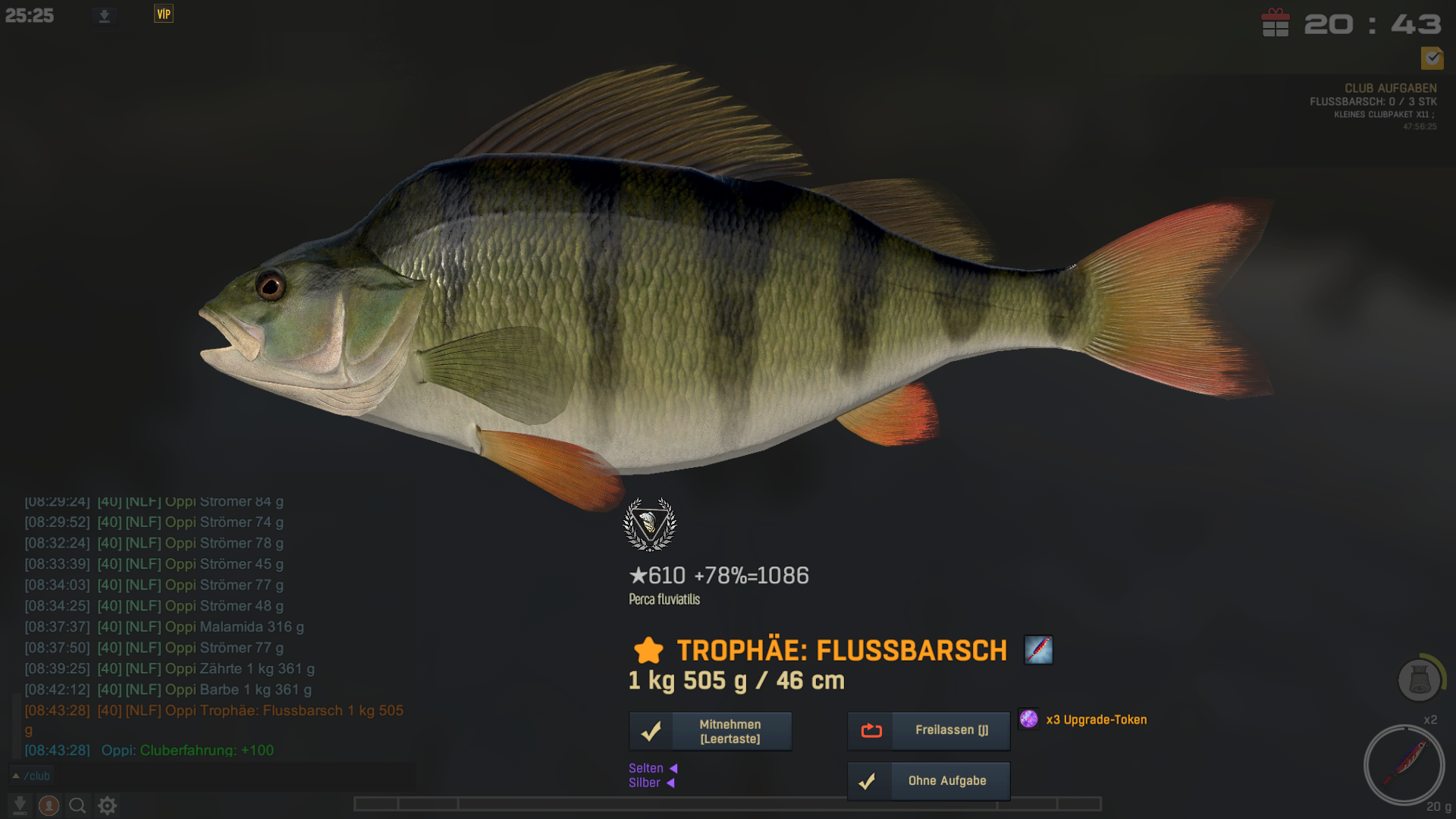Select the Ohne Aufgabe button
The height and width of the screenshot is (819, 1456).
[x=928, y=781]
